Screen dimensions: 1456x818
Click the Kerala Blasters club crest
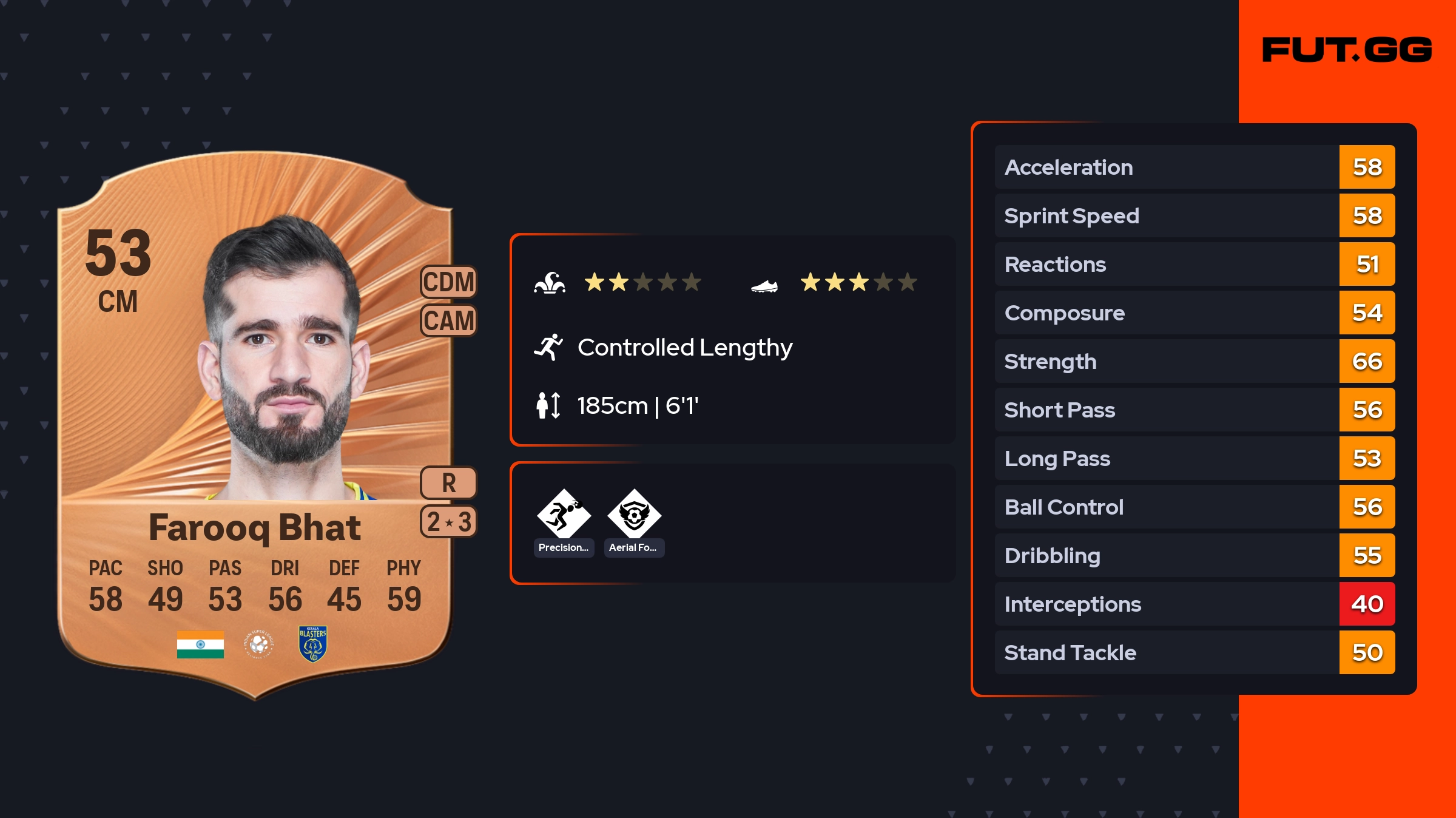[x=312, y=644]
